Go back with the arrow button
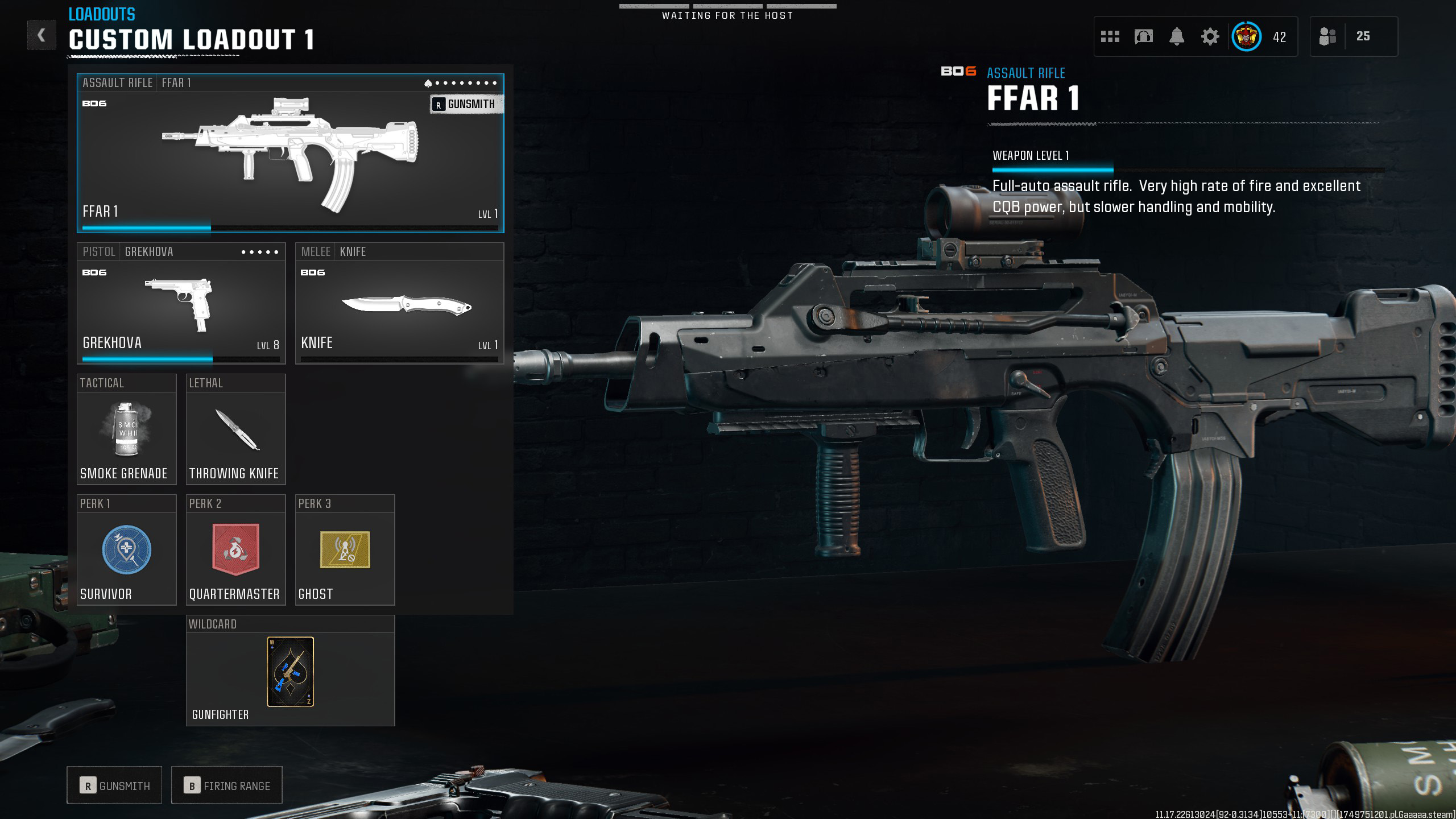1456x819 pixels. (42, 35)
